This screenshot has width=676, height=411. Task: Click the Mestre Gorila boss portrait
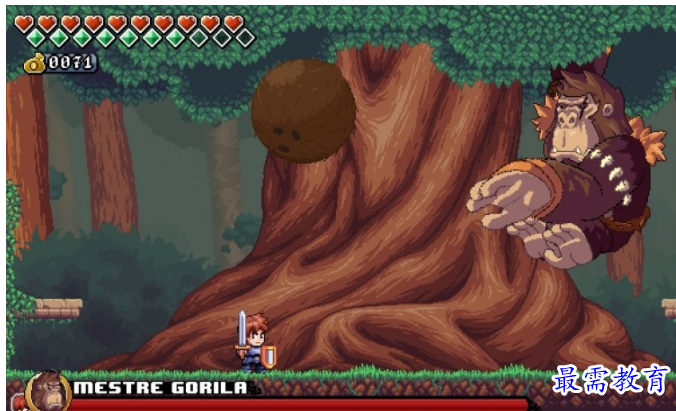point(46,391)
